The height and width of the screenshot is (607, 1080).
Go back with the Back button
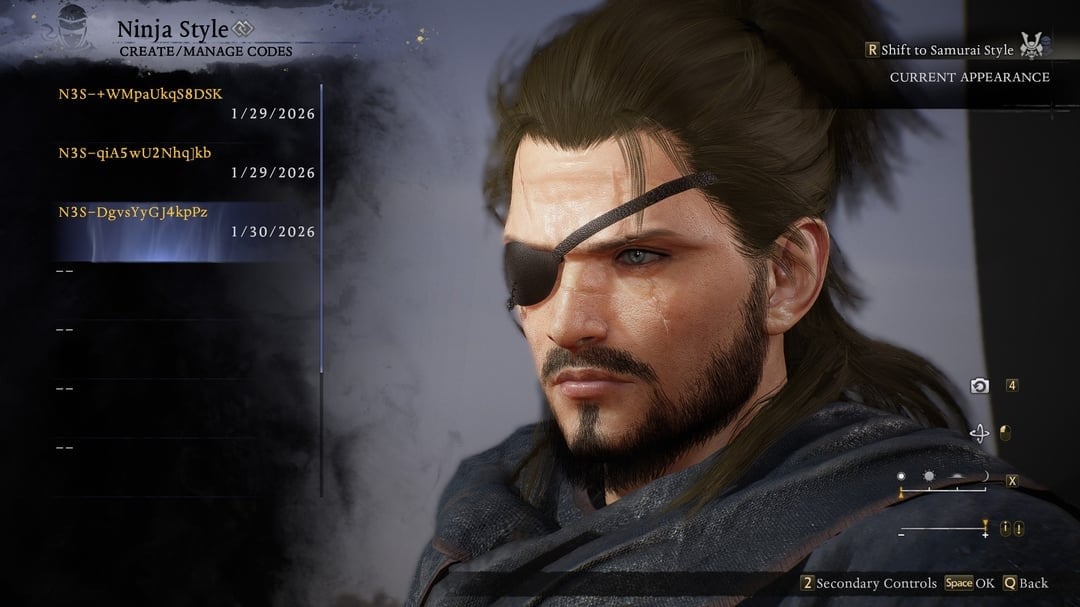pos(1025,583)
